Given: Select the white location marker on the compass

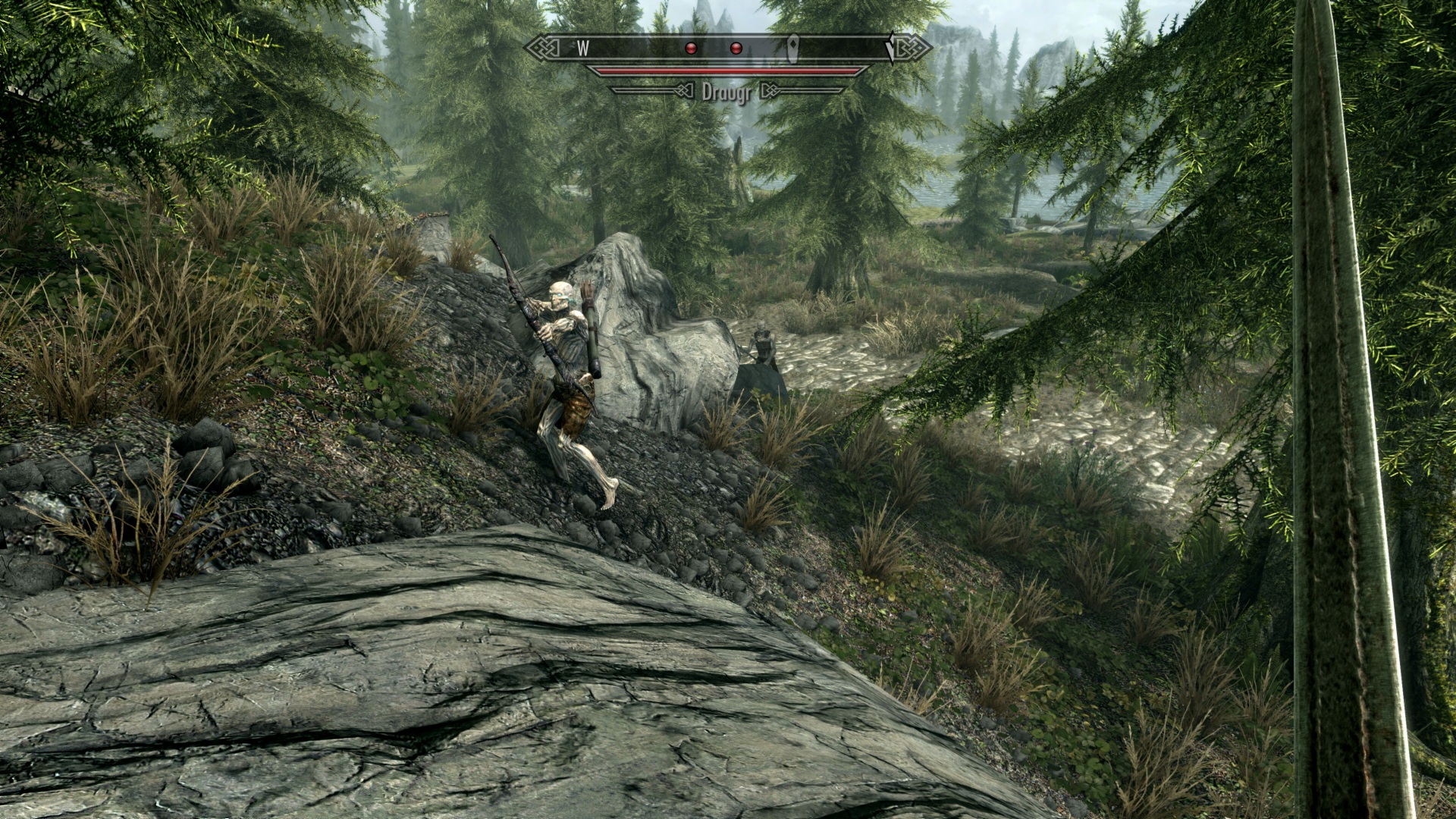Looking at the screenshot, I should click(x=793, y=47).
